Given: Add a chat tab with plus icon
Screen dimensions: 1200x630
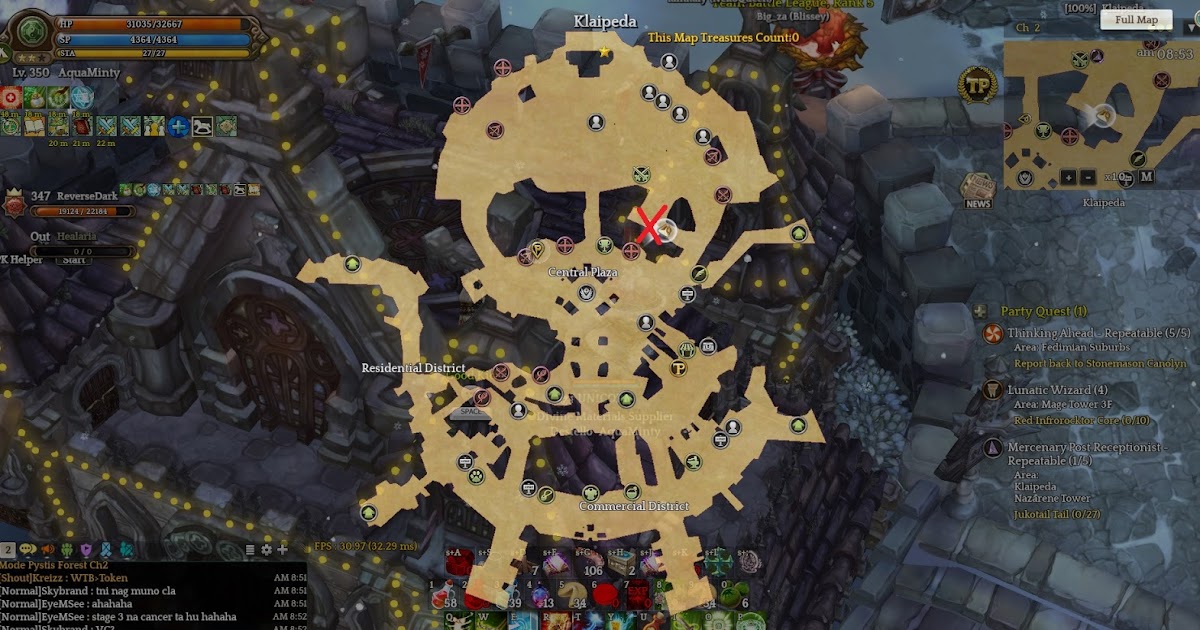Looking at the screenshot, I should 283,549.
